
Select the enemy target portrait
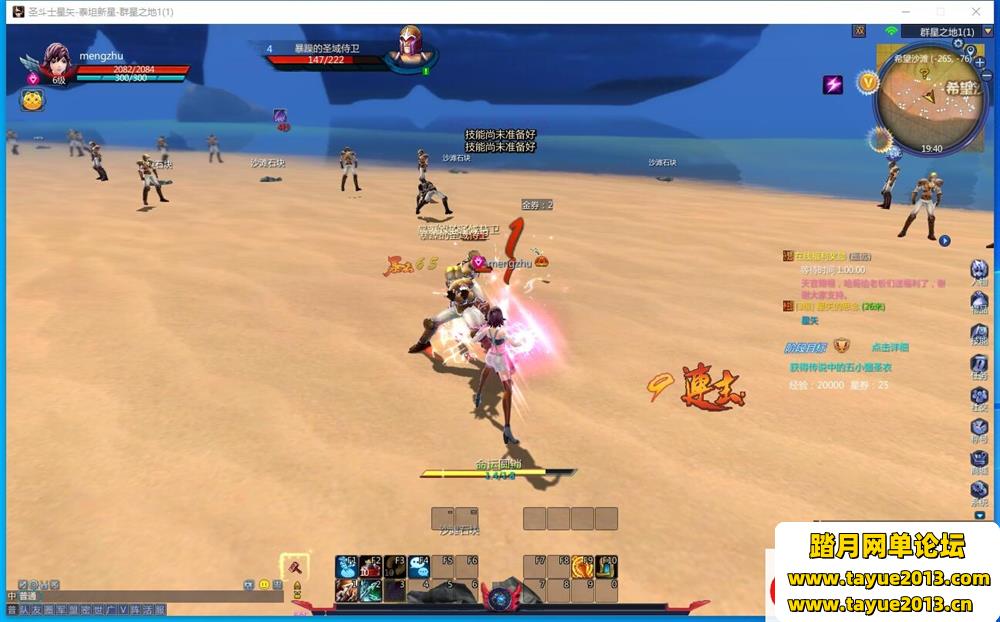pyautogui.click(x=410, y=48)
